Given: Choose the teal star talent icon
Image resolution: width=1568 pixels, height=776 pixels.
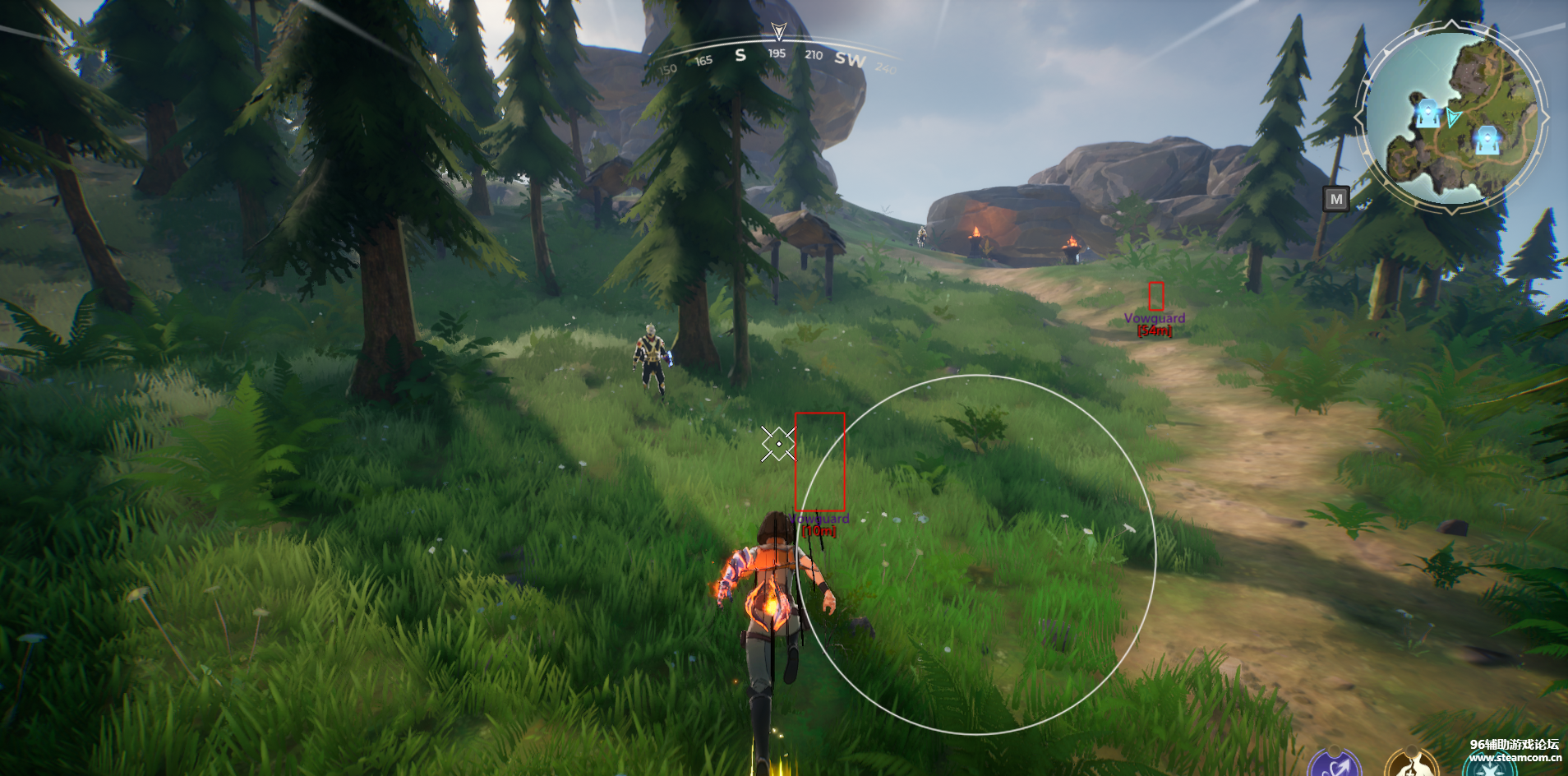Looking at the screenshot, I should pyautogui.click(x=1490, y=769).
